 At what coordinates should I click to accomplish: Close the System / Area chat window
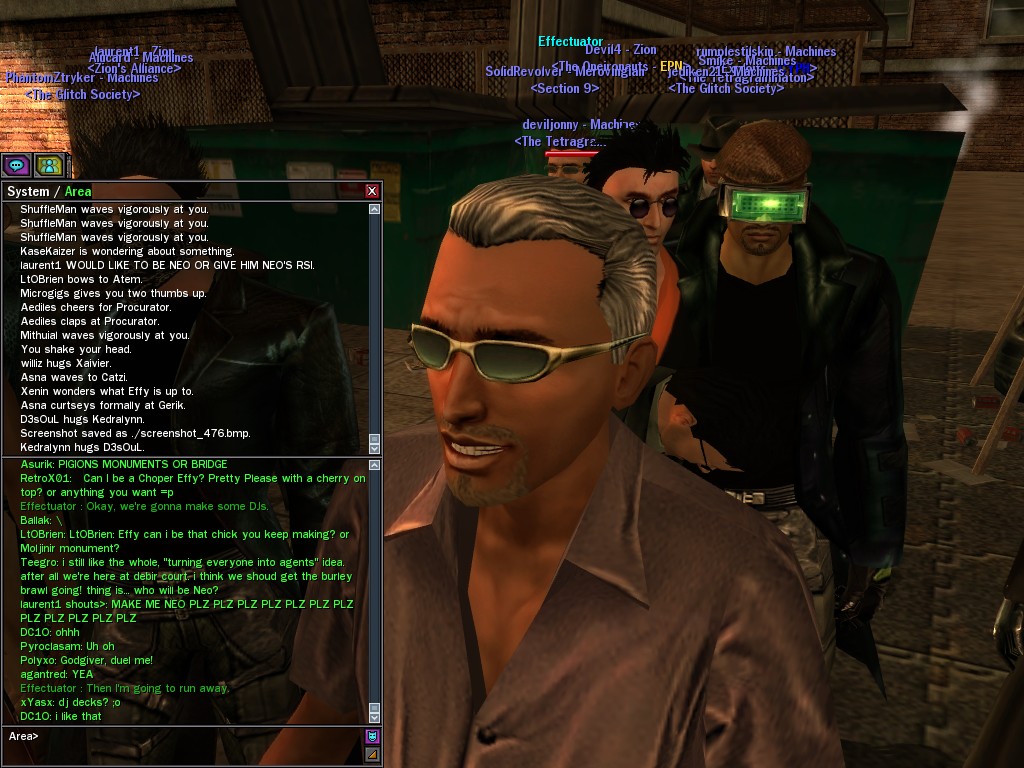[x=372, y=191]
